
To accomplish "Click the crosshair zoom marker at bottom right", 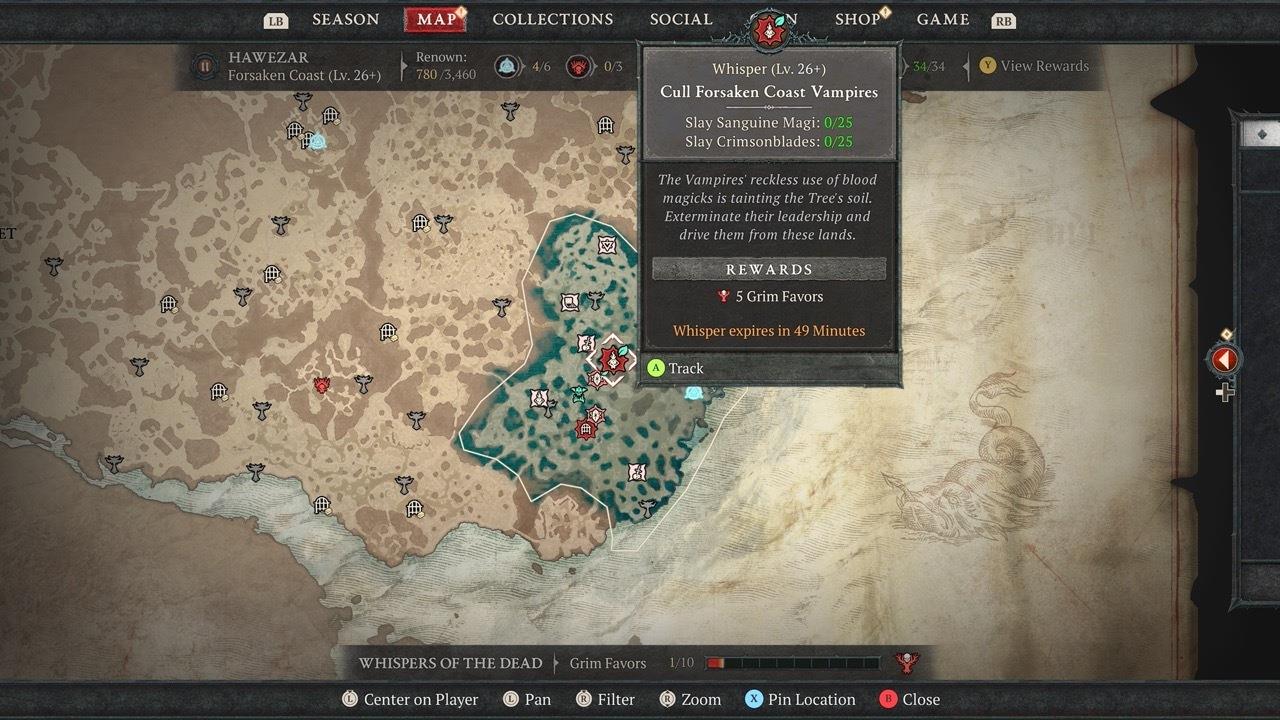I will (x=1225, y=392).
